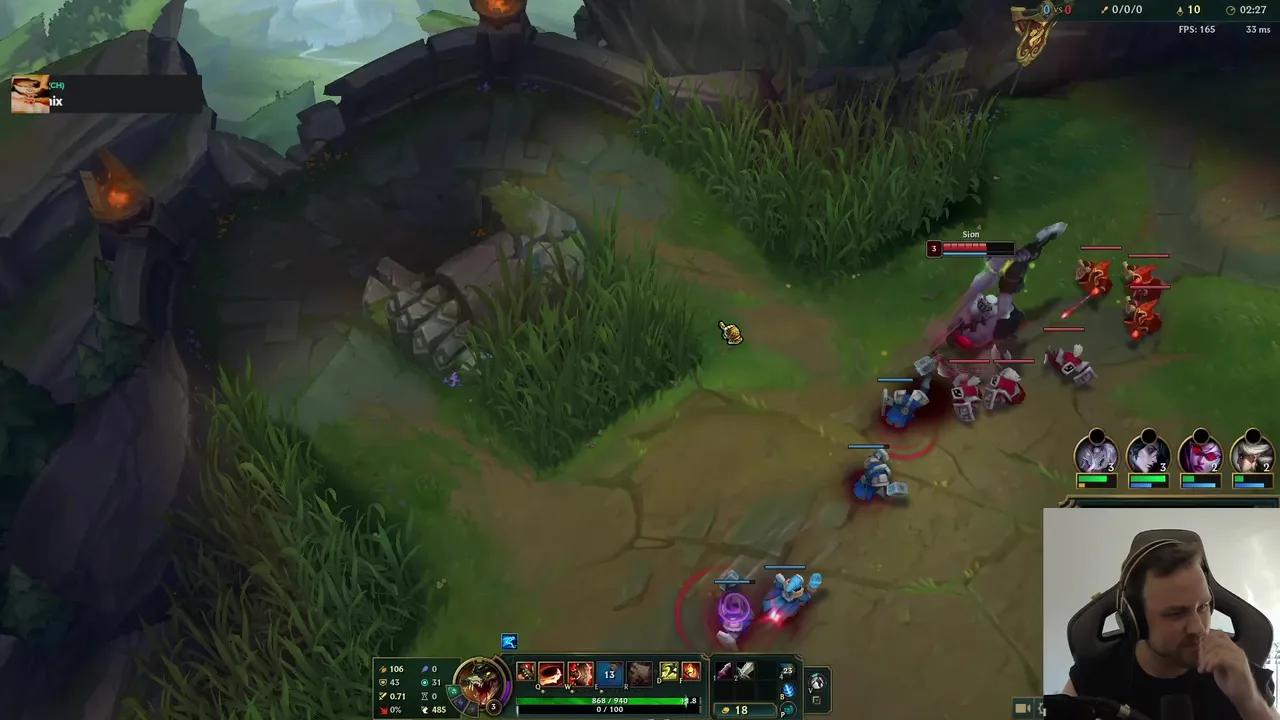1280x720 pixels.
Task: Cast Smite via the F summoner spell icon
Action: pos(690,672)
